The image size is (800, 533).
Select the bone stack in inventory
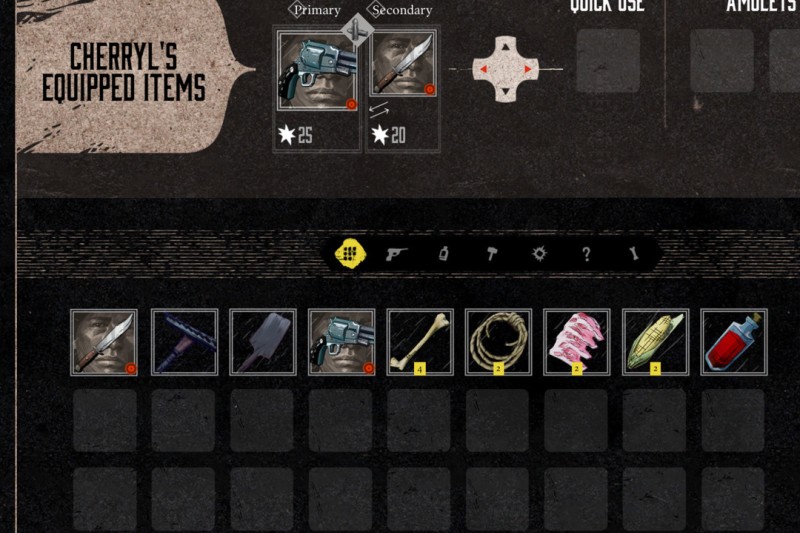pyautogui.click(x=420, y=342)
